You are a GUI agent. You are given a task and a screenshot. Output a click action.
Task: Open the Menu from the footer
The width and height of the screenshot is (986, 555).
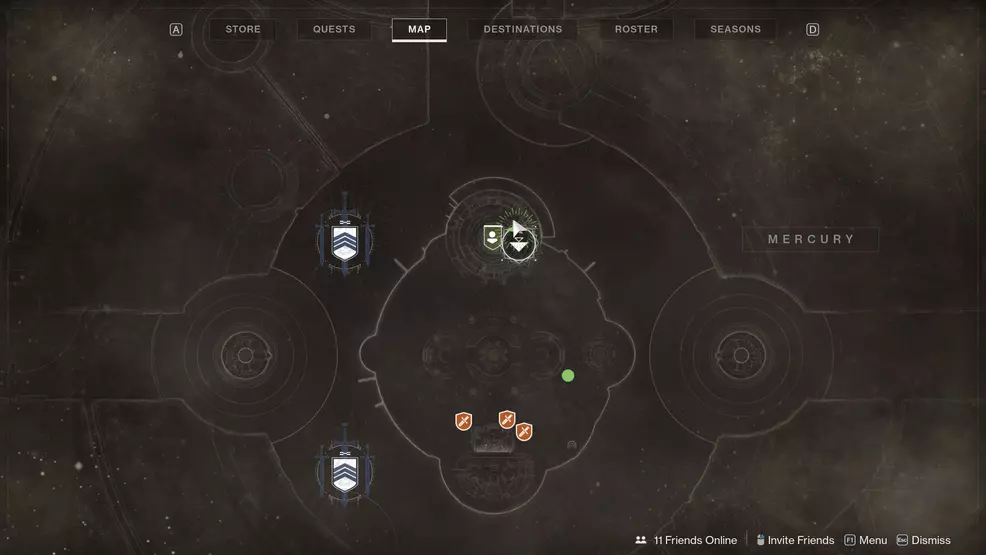pyautogui.click(x=866, y=540)
